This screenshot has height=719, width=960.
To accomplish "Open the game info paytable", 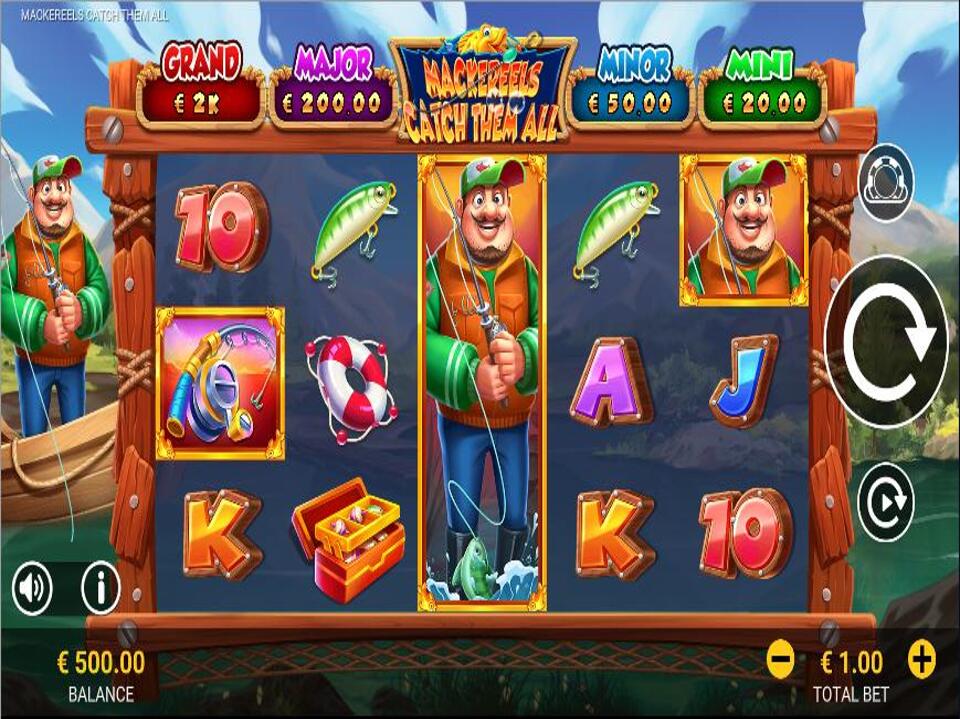I will coord(100,589).
